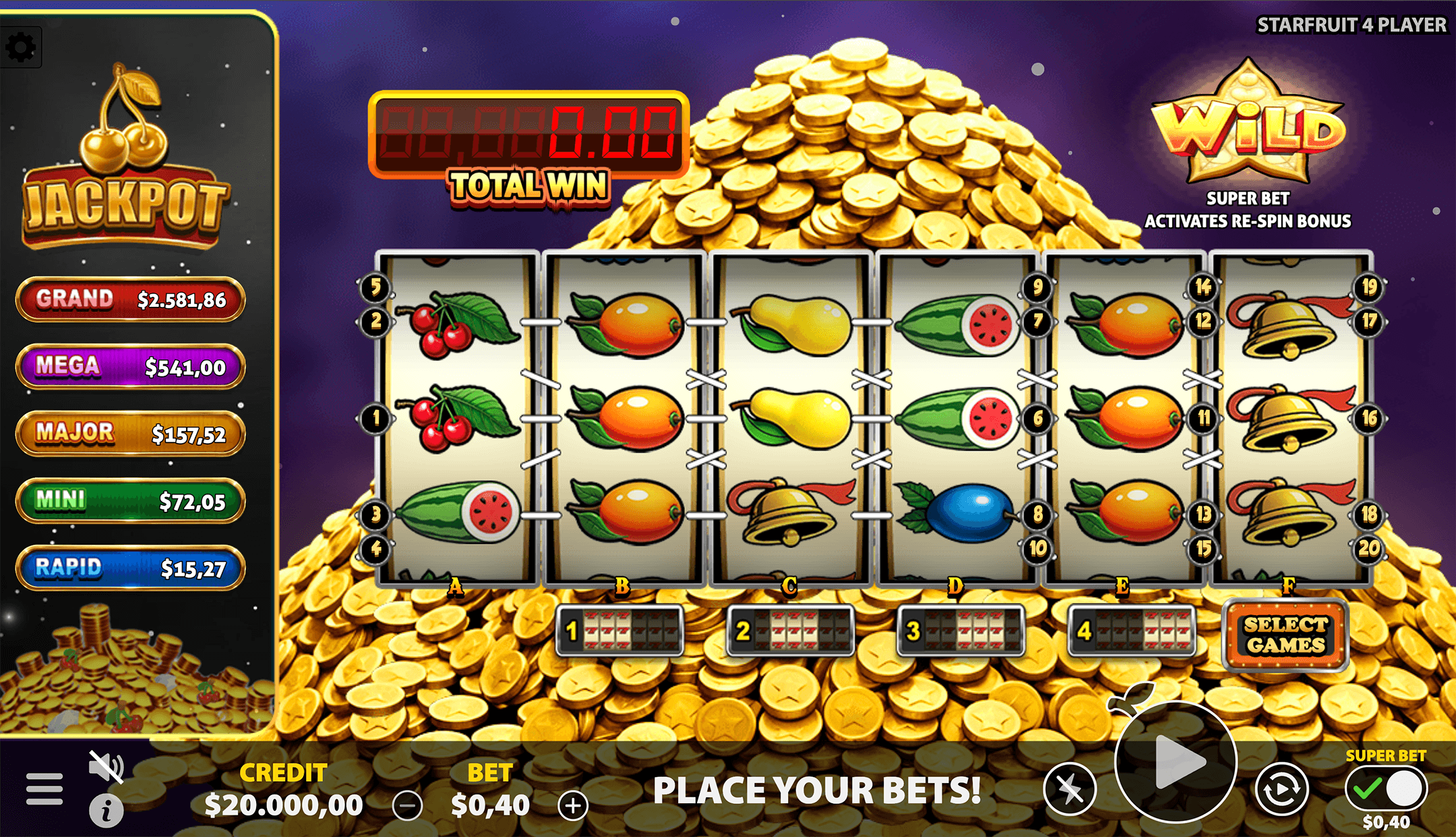
Task: Open the settings gear icon
Action: [22, 47]
